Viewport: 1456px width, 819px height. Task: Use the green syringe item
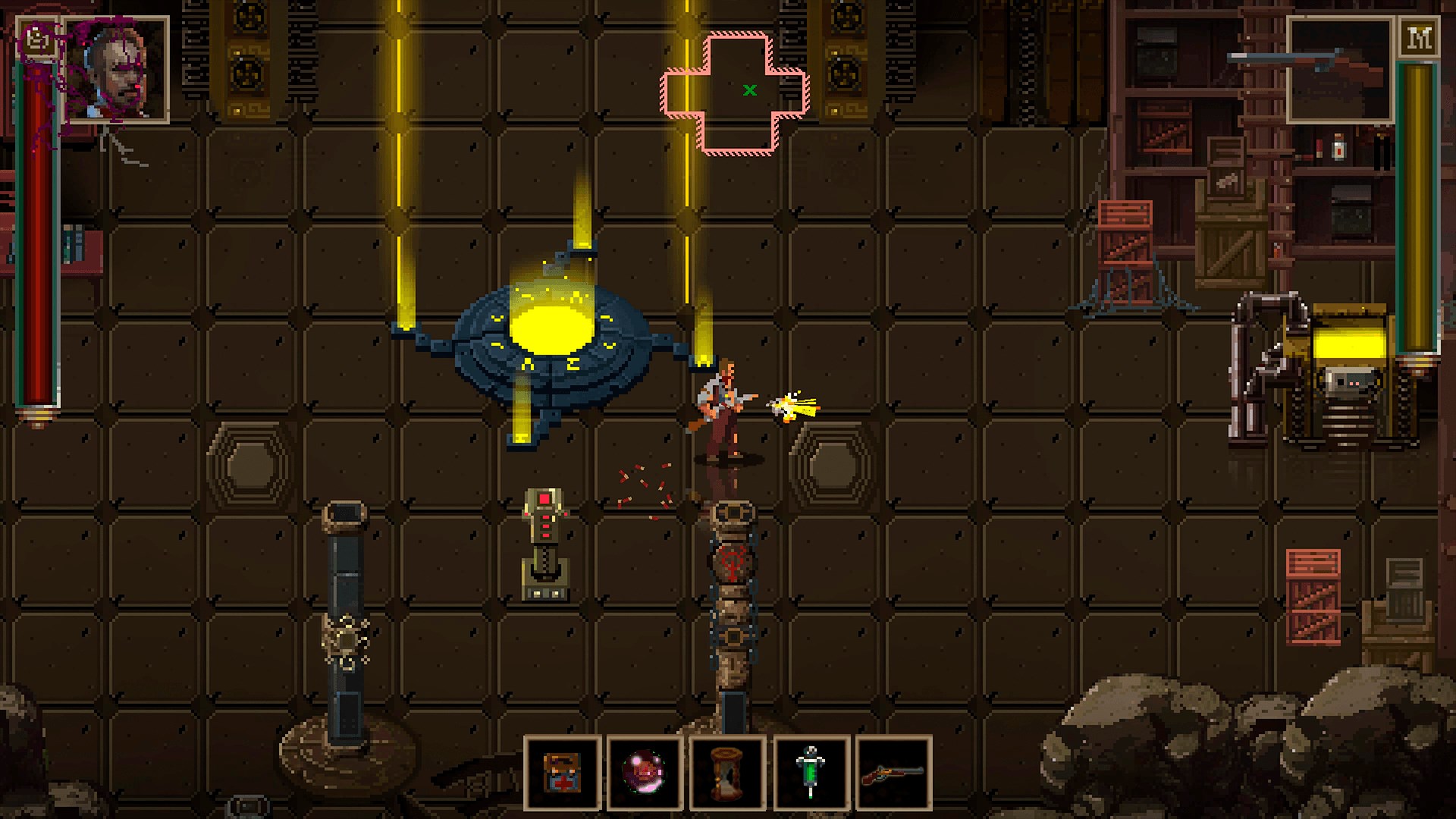click(x=811, y=772)
